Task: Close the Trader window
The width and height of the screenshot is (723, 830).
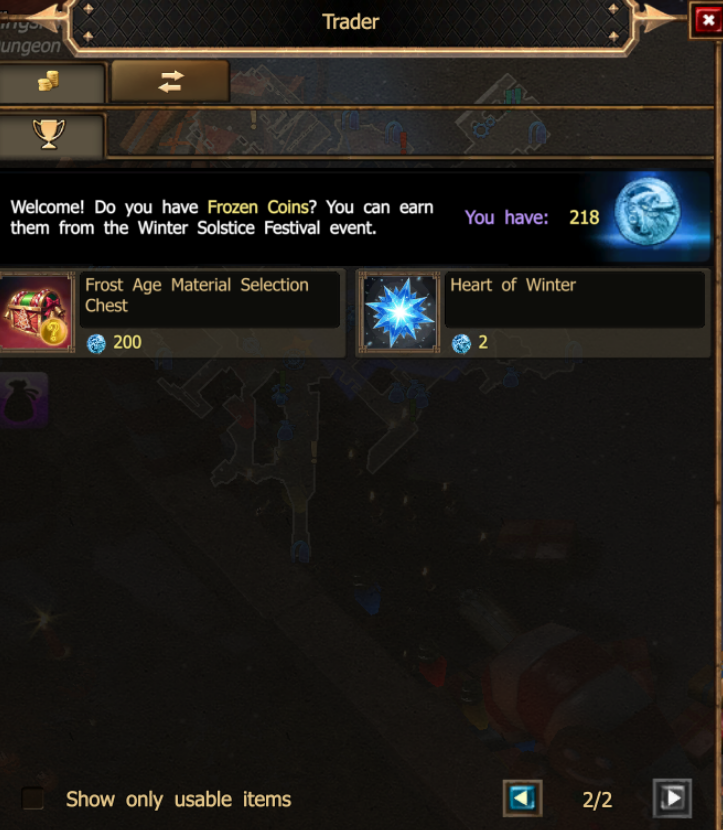Action: tap(706, 21)
